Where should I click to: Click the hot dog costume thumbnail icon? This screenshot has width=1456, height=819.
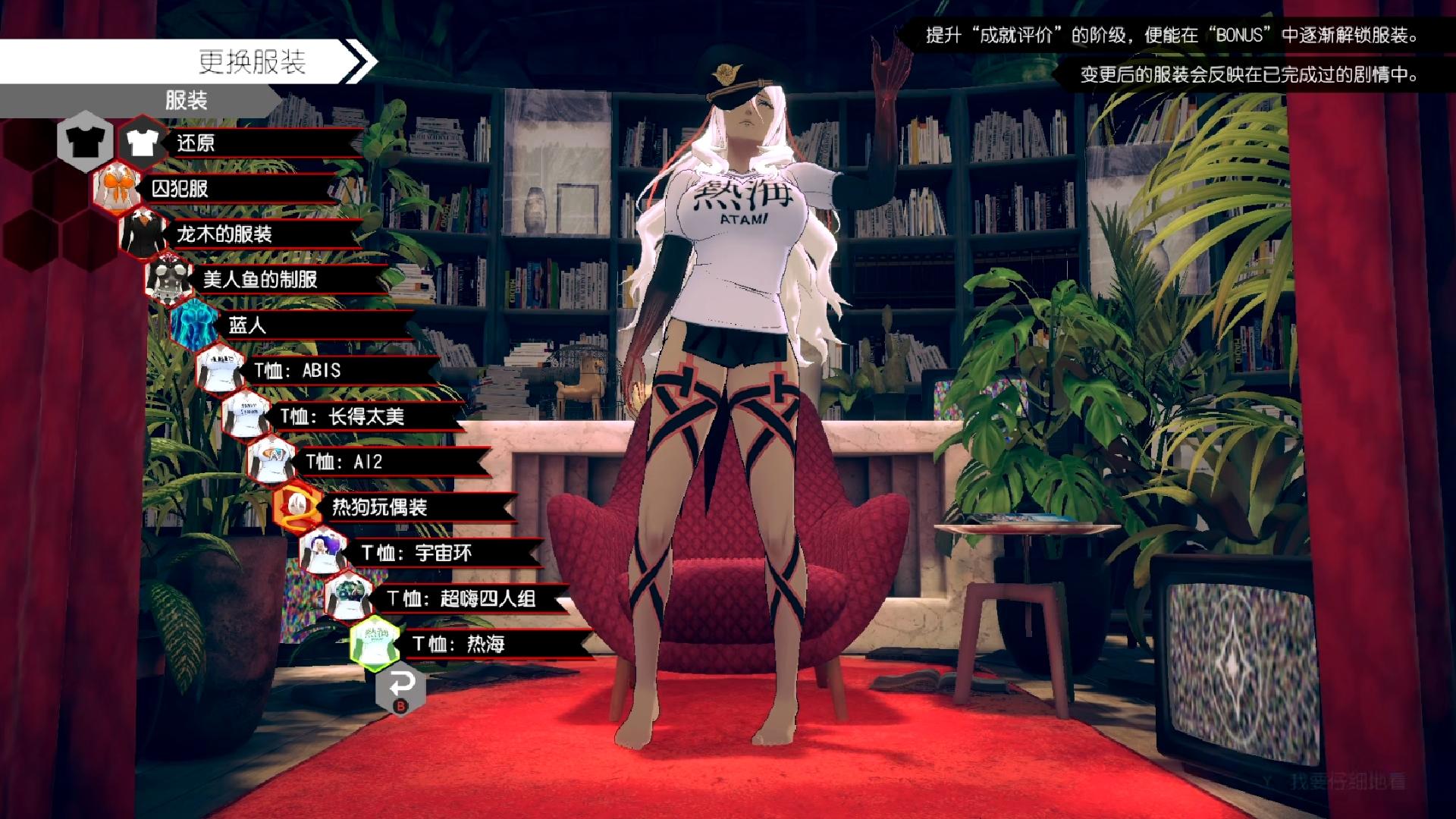point(297,507)
